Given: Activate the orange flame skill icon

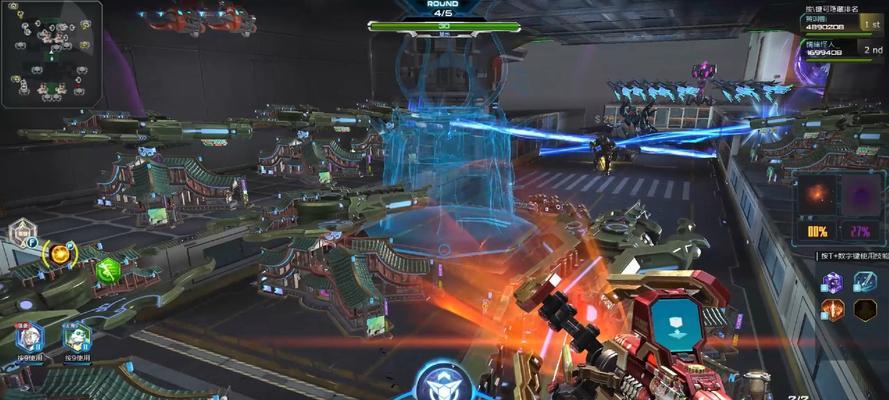Looking at the screenshot, I should 834,310.
